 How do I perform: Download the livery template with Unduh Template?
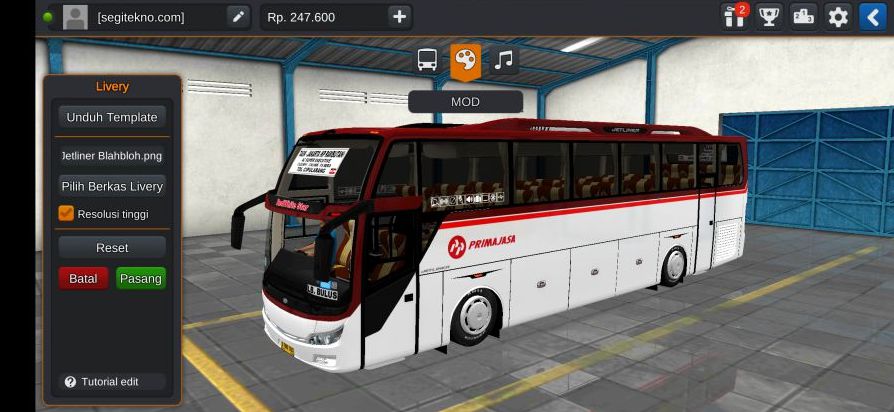112,117
